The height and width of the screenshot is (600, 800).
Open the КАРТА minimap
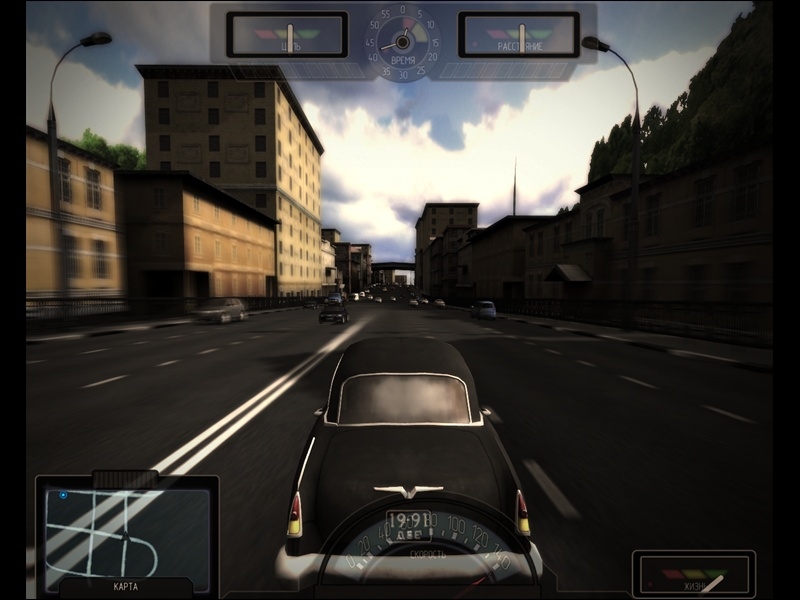[x=127, y=535]
